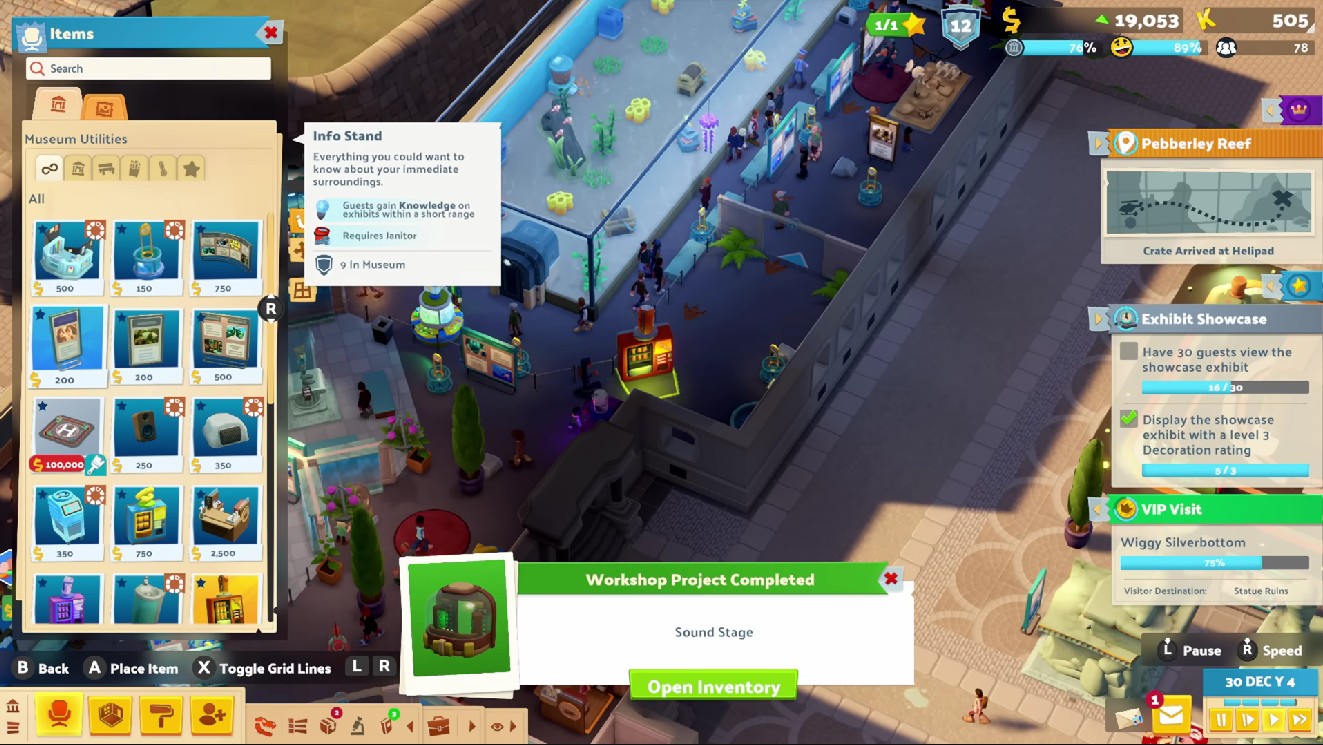Image resolution: width=1323 pixels, height=745 pixels.
Task: Set game speed to fastest
Action: tap(1299, 719)
